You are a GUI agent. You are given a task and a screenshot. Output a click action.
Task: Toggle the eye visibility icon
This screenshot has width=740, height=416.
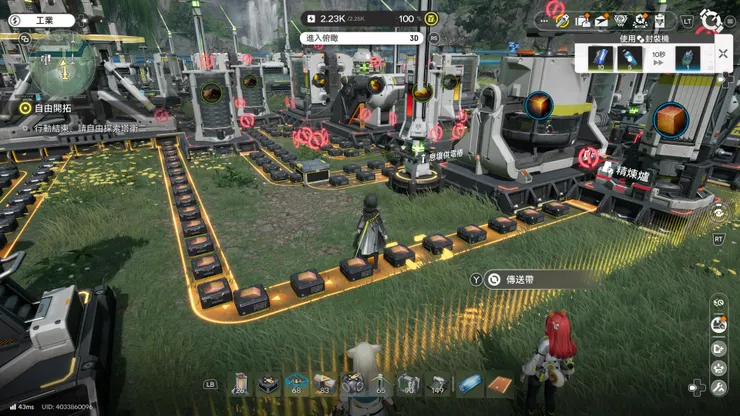coord(717,212)
